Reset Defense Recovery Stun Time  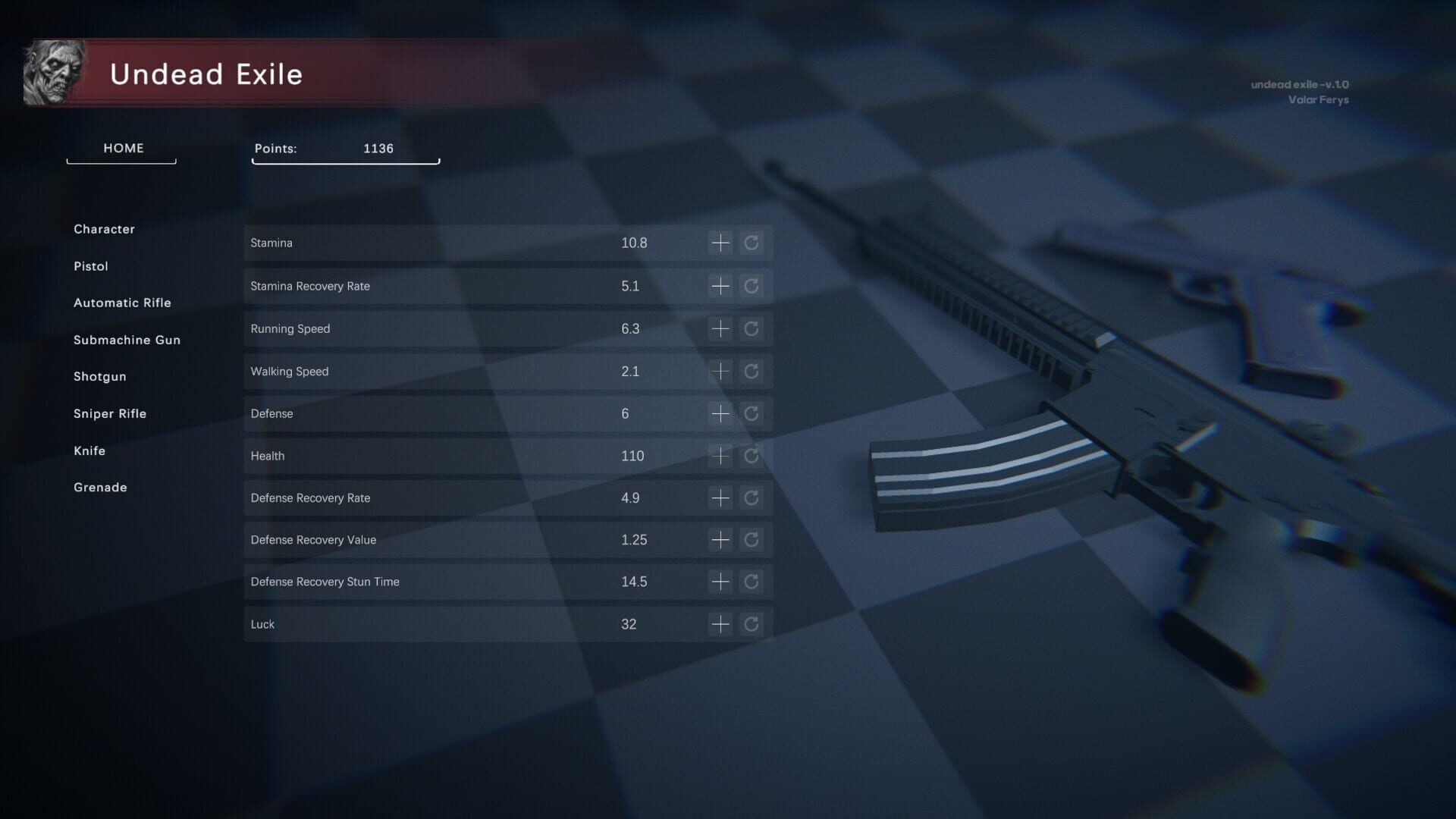coord(752,582)
